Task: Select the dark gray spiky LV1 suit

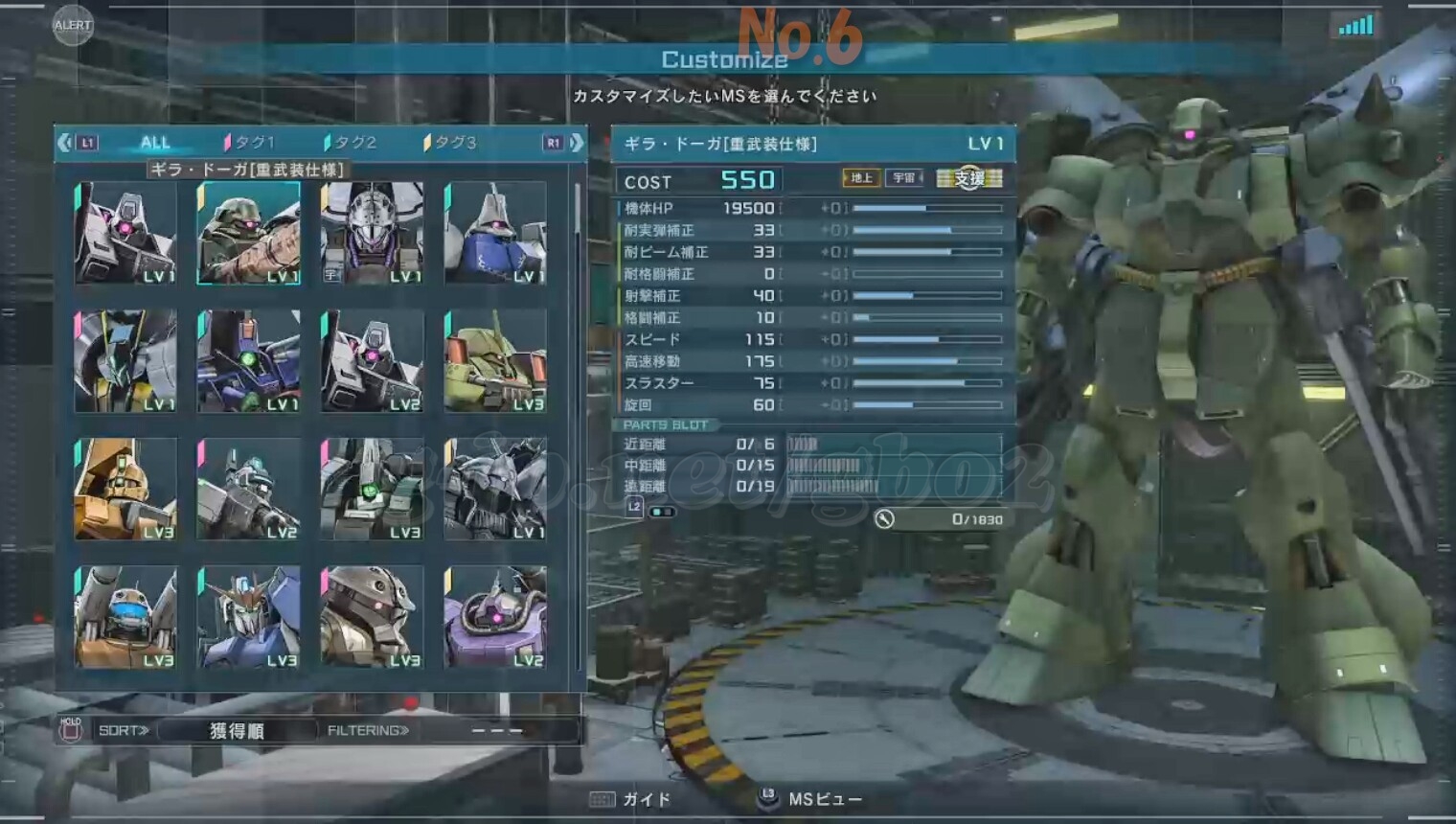Action: (495, 489)
